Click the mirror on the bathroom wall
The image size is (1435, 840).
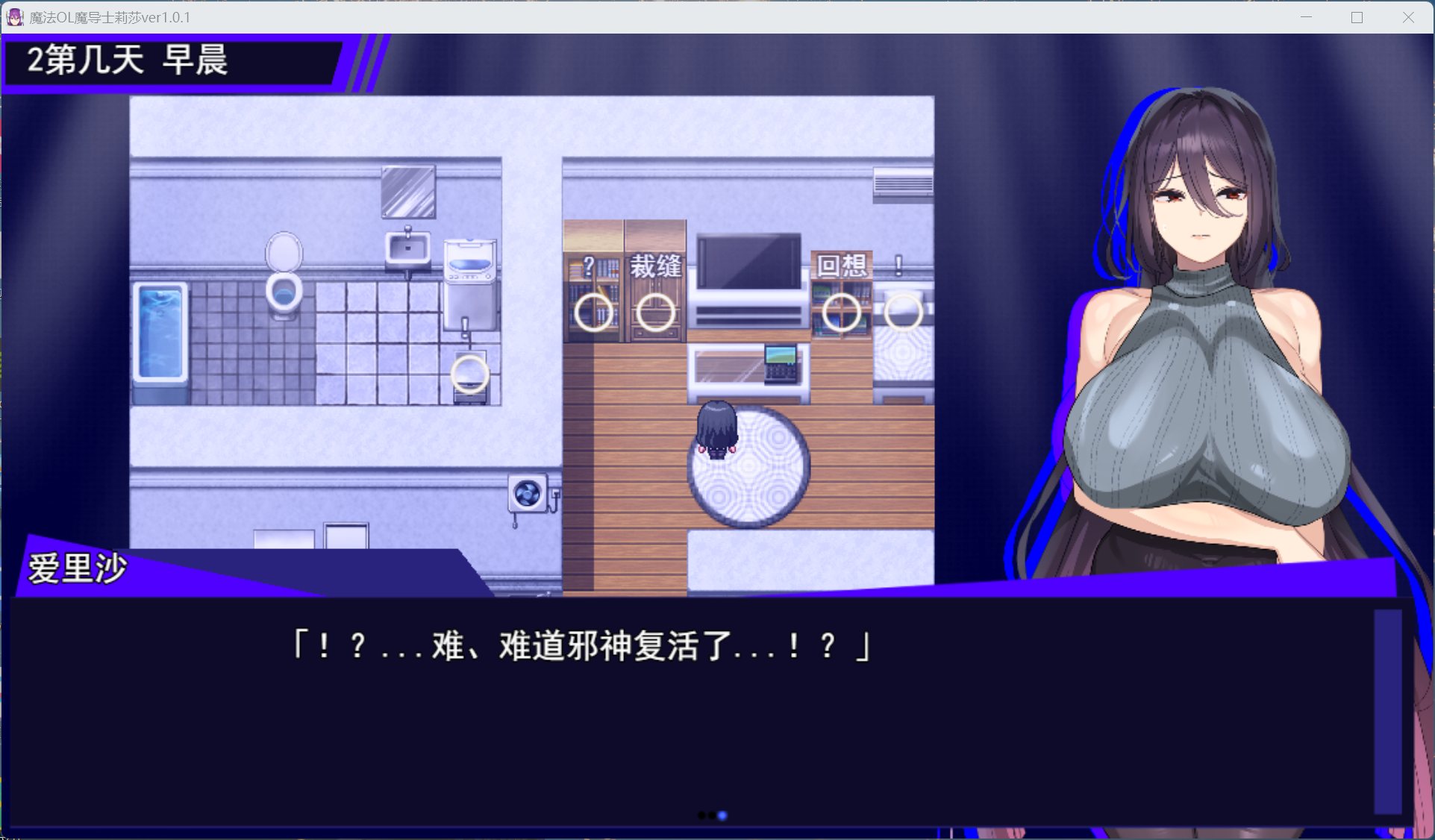[x=409, y=192]
